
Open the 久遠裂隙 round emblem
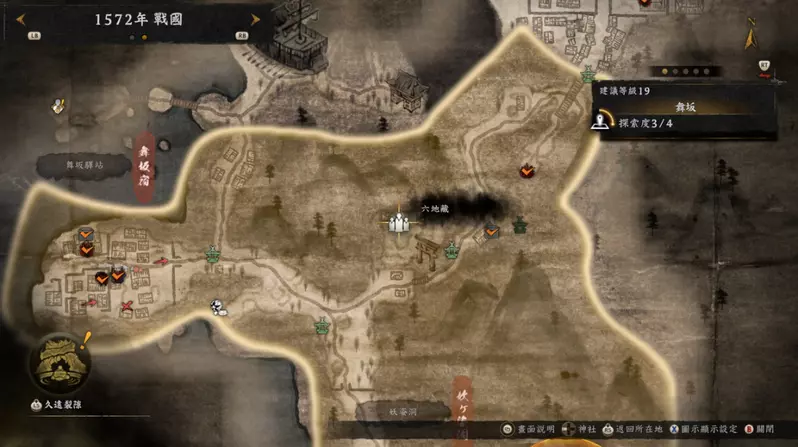pyautogui.click(x=58, y=362)
